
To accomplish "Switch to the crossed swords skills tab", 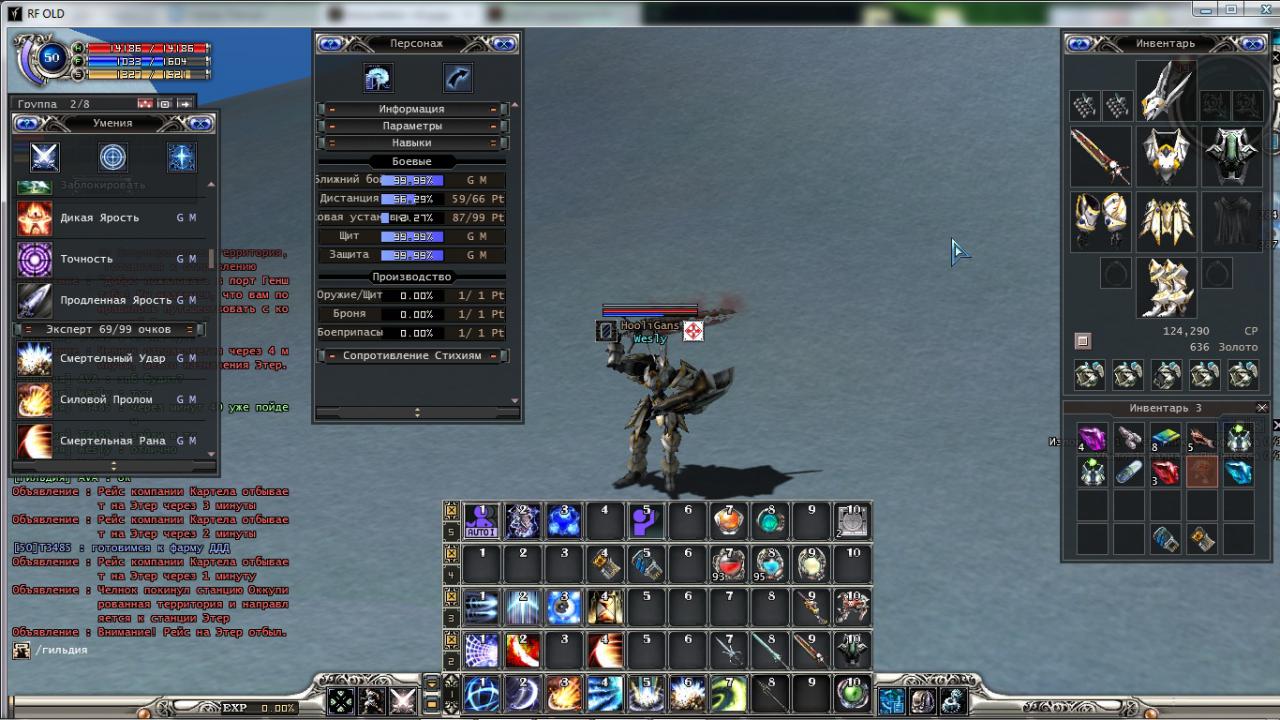I will [45, 157].
